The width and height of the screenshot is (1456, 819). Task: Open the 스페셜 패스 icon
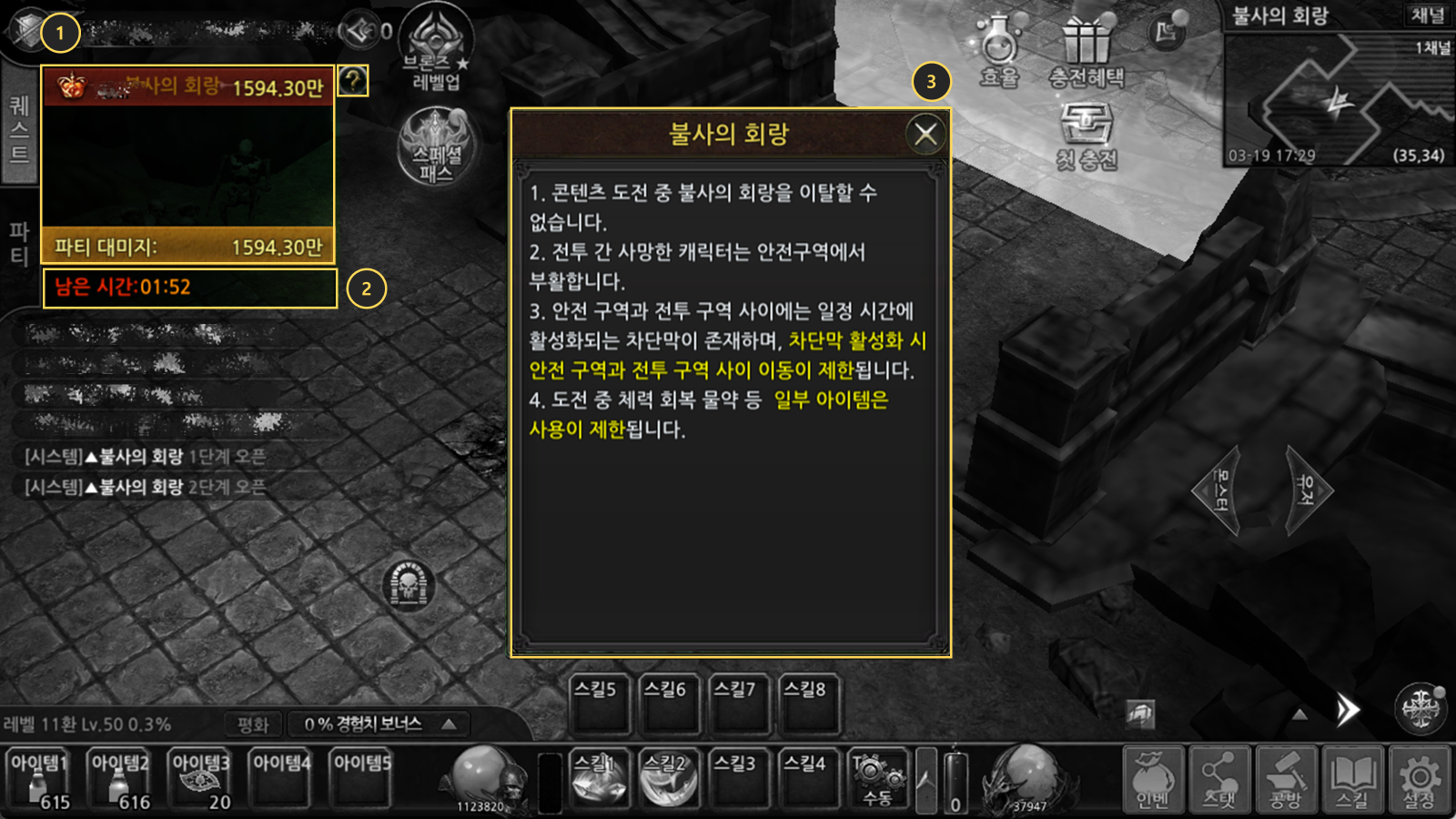click(x=437, y=146)
